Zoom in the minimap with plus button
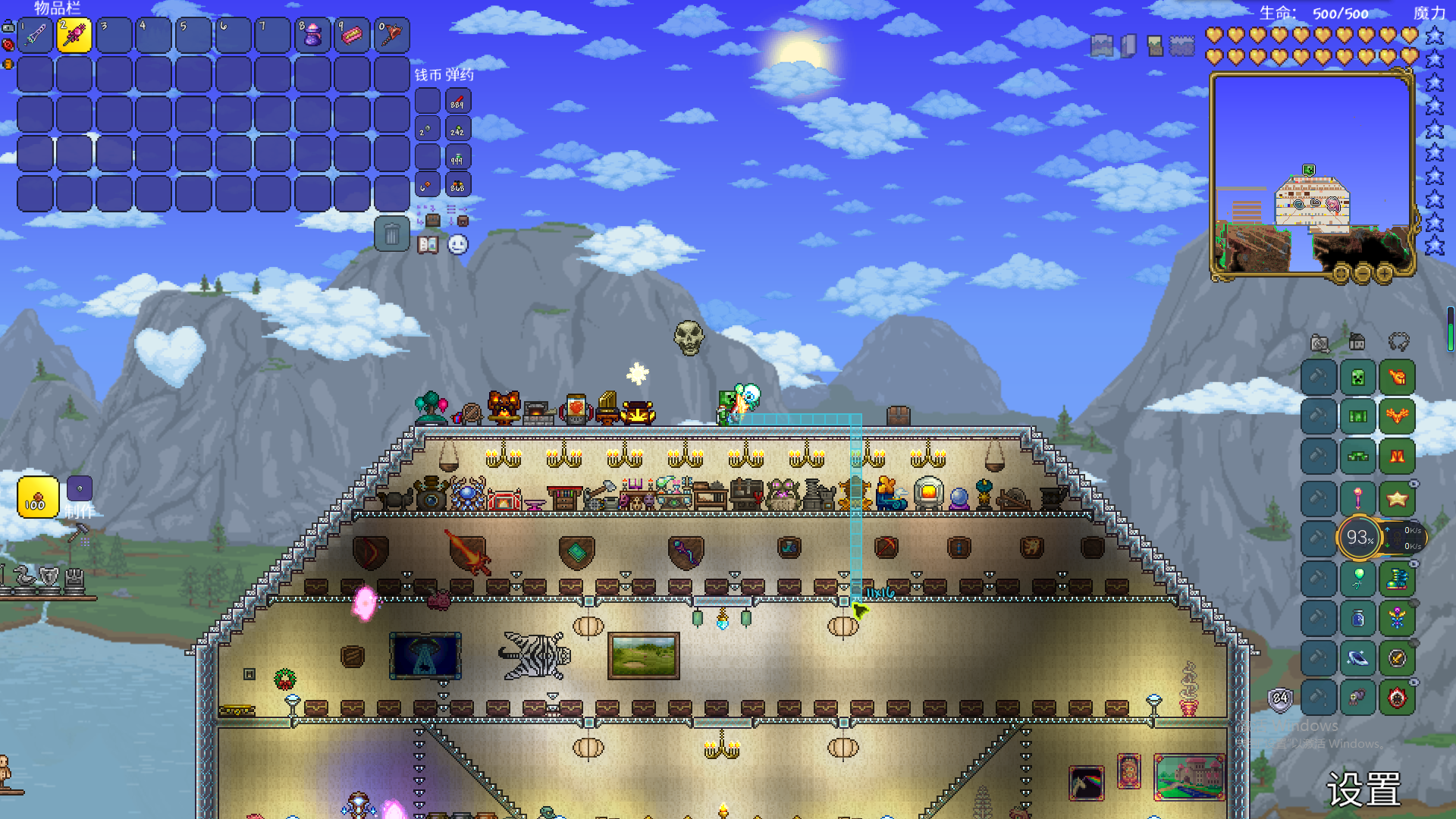Viewport: 1456px width, 819px height. point(1384,273)
